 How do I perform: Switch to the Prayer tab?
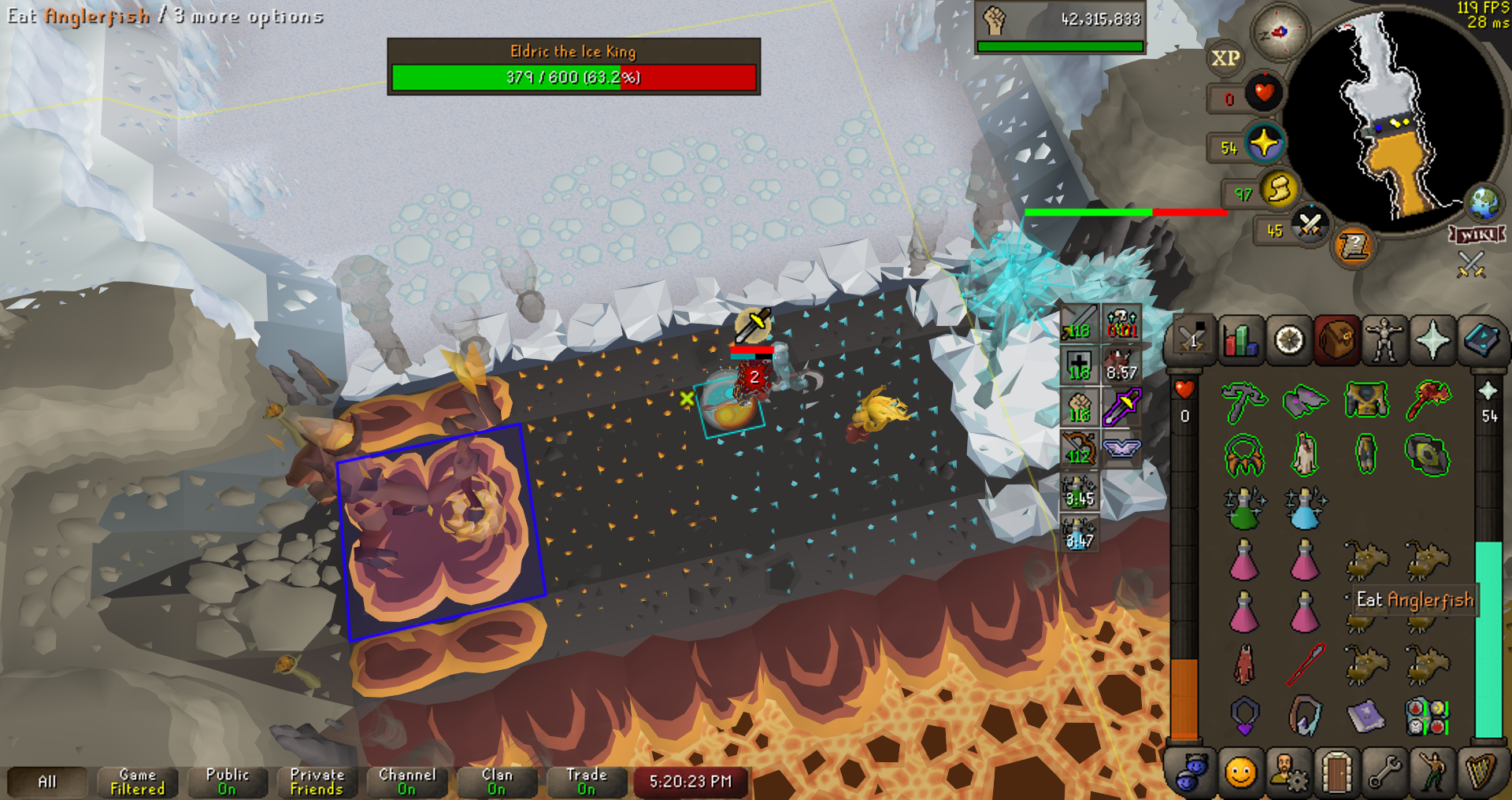[x=1432, y=341]
